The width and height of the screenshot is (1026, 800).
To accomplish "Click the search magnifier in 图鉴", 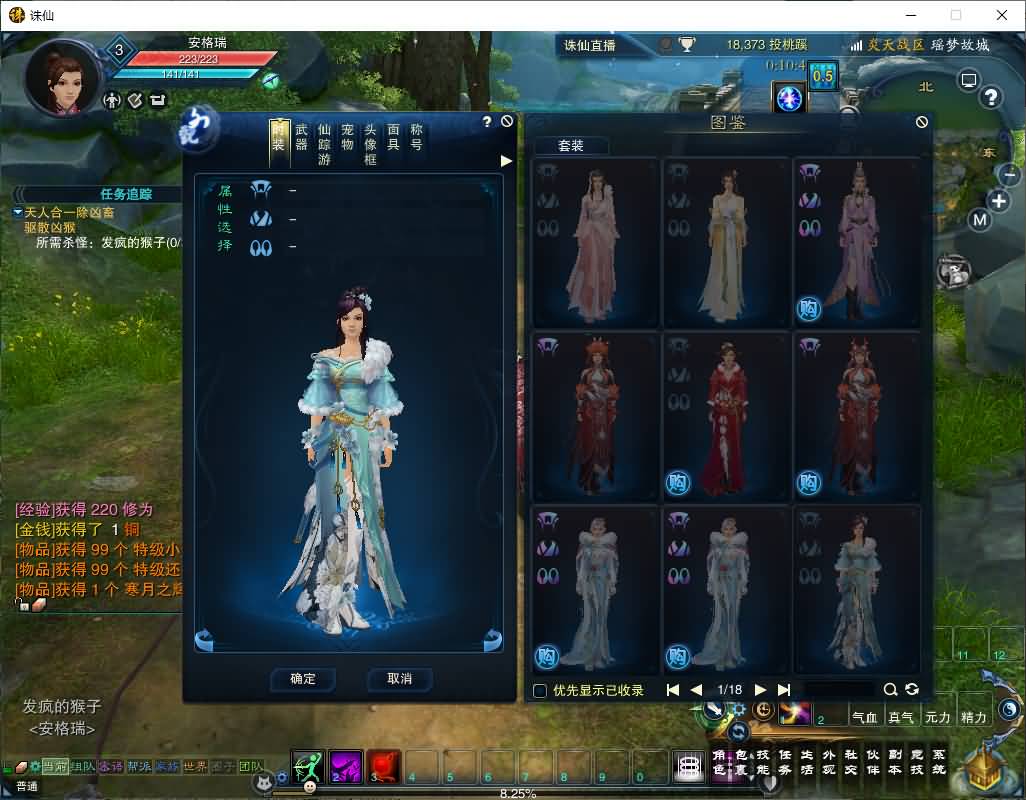I will click(x=890, y=690).
